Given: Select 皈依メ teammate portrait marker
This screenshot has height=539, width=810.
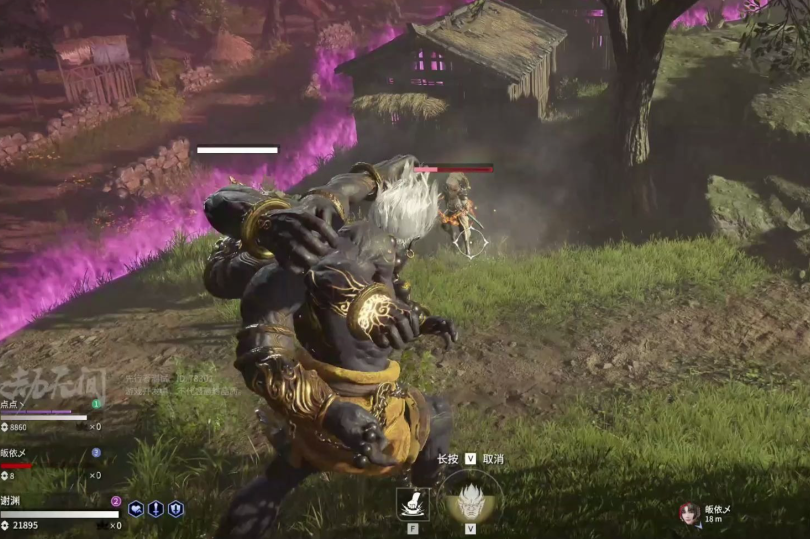Looking at the screenshot, I should pyautogui.click(x=689, y=513).
